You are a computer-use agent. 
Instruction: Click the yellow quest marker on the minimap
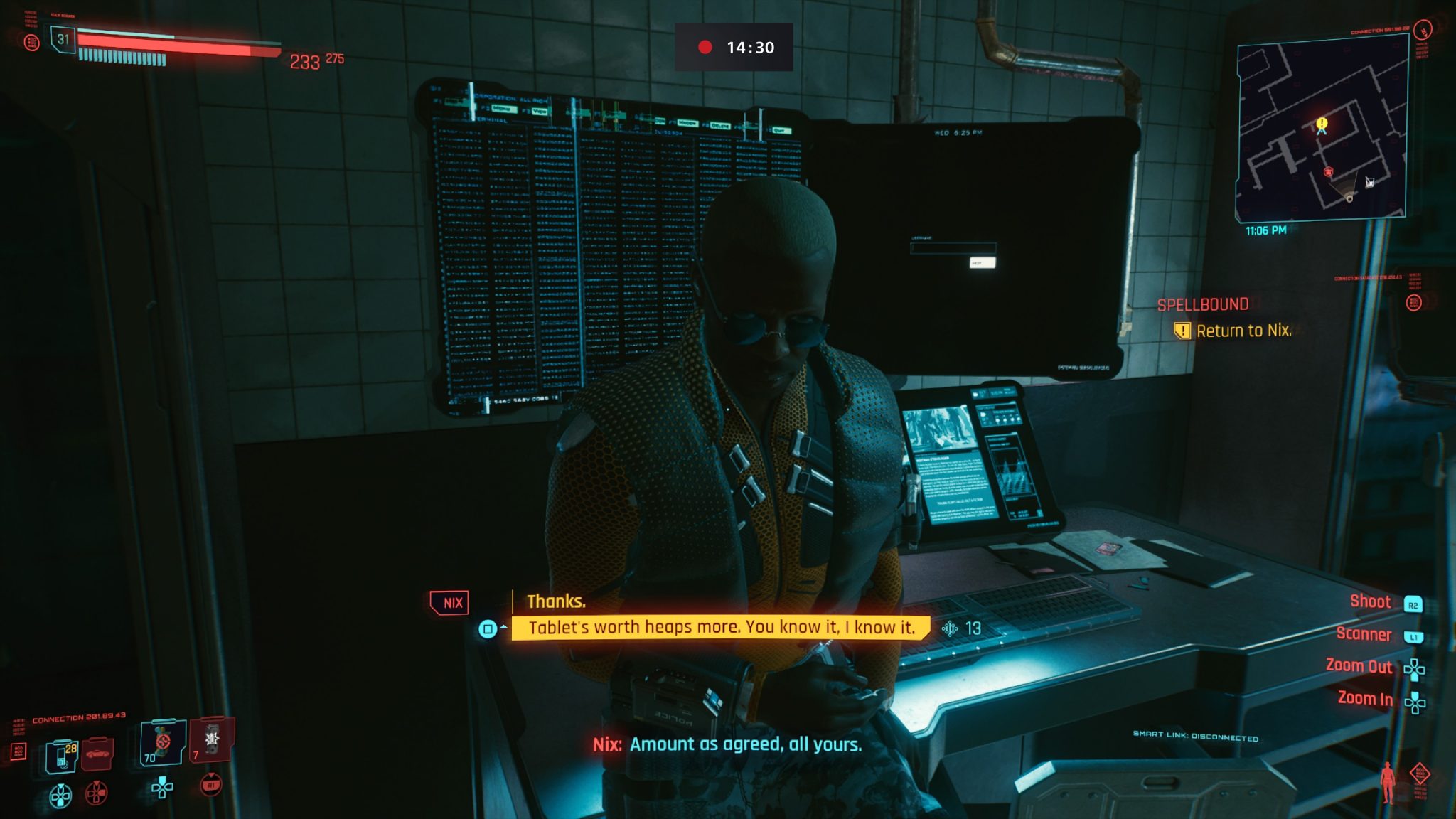[1322, 124]
